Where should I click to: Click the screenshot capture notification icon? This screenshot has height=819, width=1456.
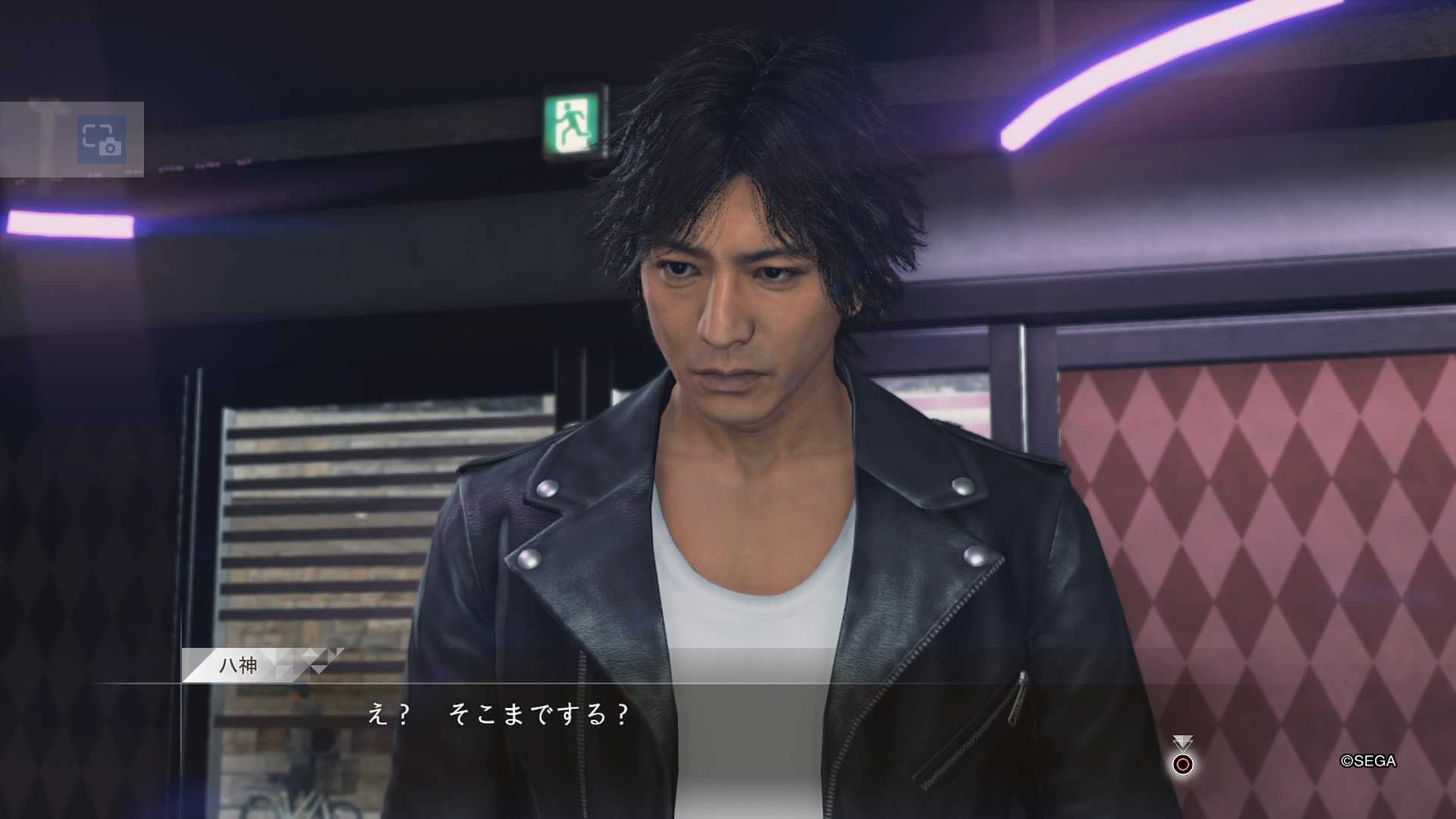click(102, 140)
